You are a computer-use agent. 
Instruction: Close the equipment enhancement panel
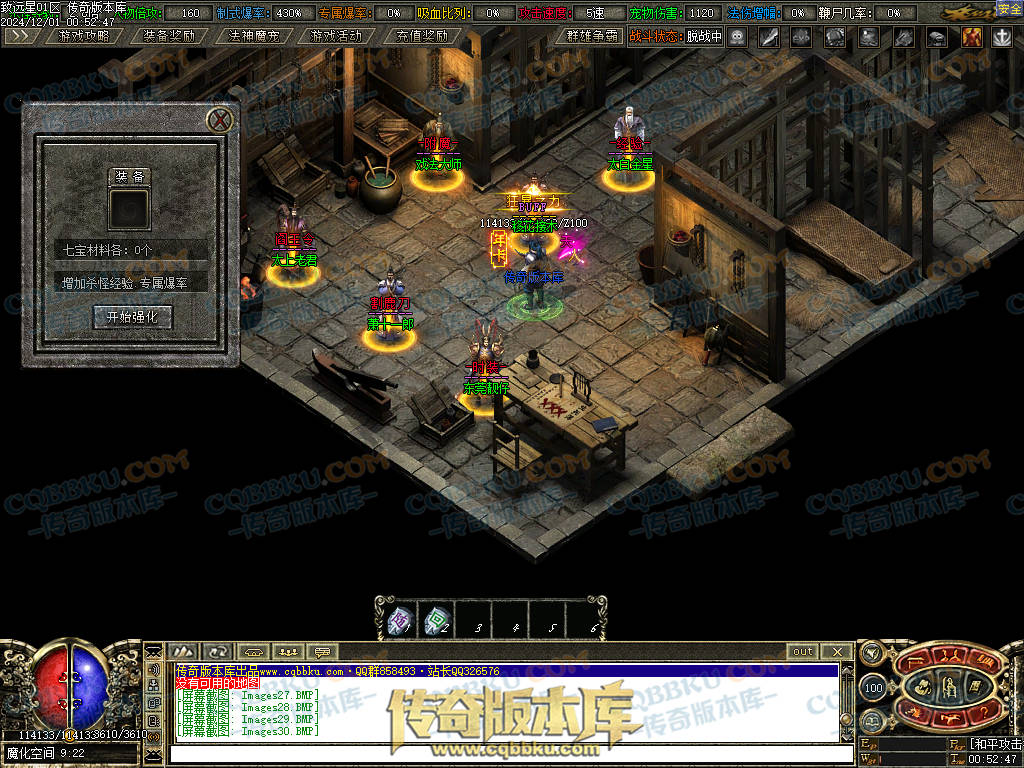point(221,120)
